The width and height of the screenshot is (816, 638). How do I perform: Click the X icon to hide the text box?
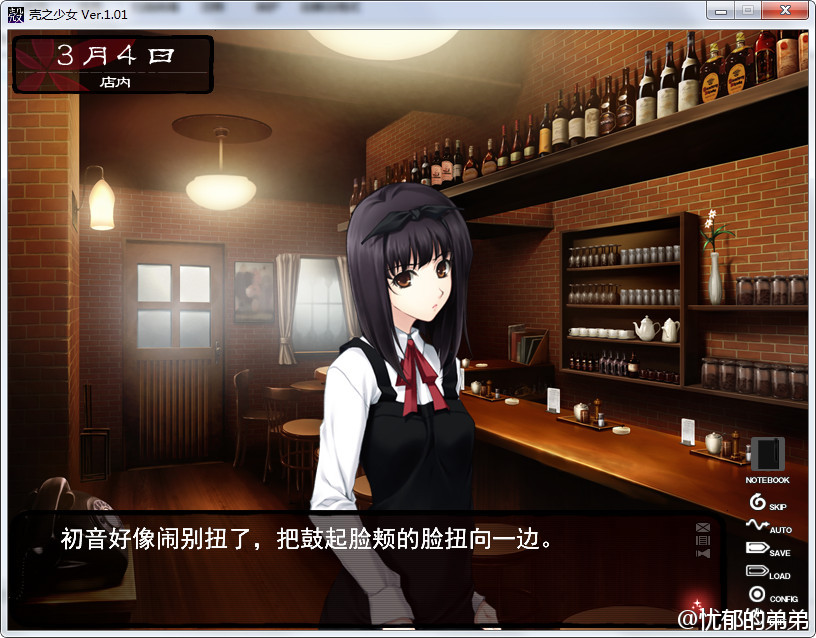[703, 527]
